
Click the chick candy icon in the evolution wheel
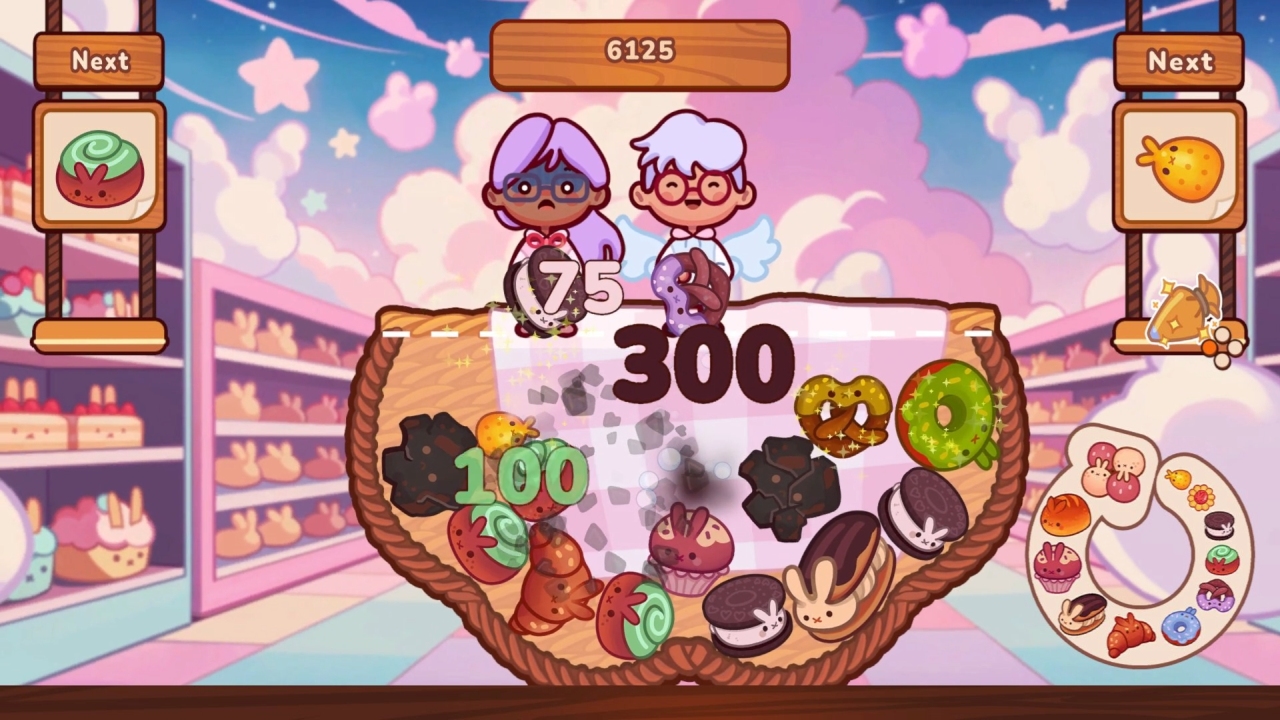click(1179, 478)
